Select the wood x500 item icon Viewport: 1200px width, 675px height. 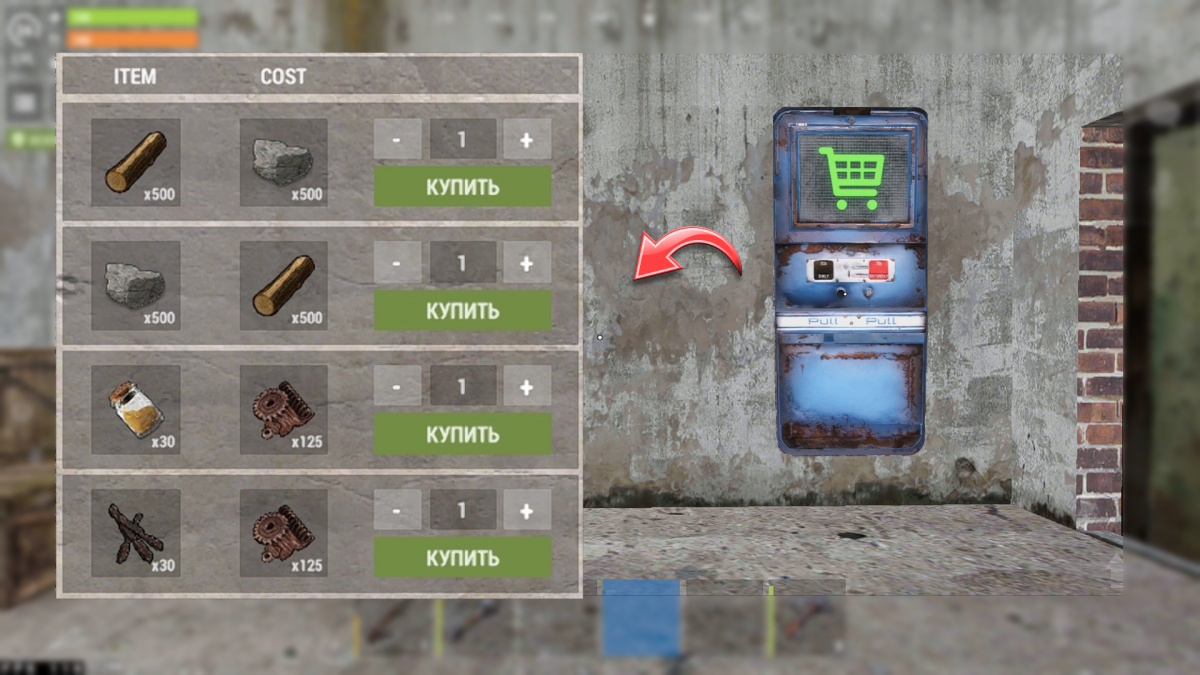135,163
